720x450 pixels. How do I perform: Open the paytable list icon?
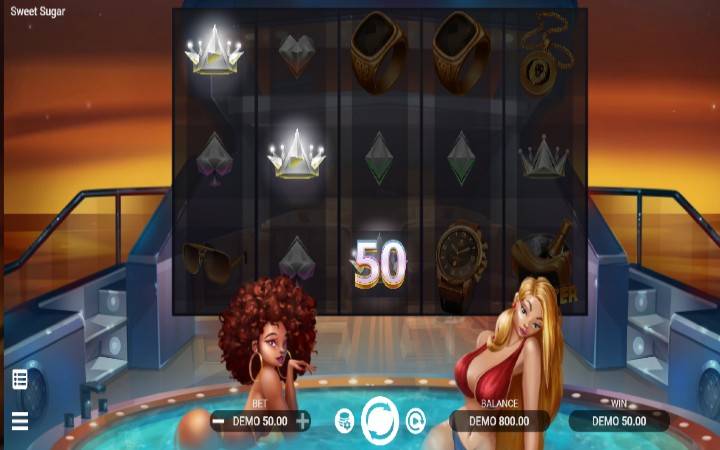point(20,379)
